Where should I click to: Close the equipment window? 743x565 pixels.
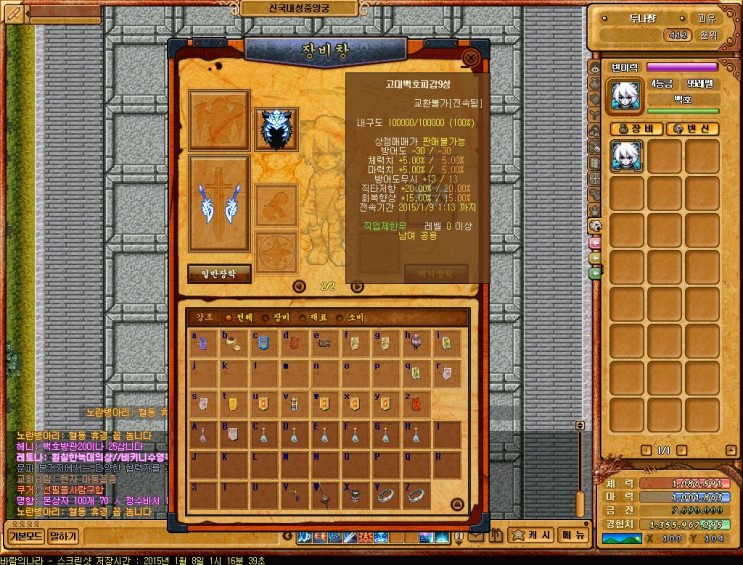pos(471,58)
